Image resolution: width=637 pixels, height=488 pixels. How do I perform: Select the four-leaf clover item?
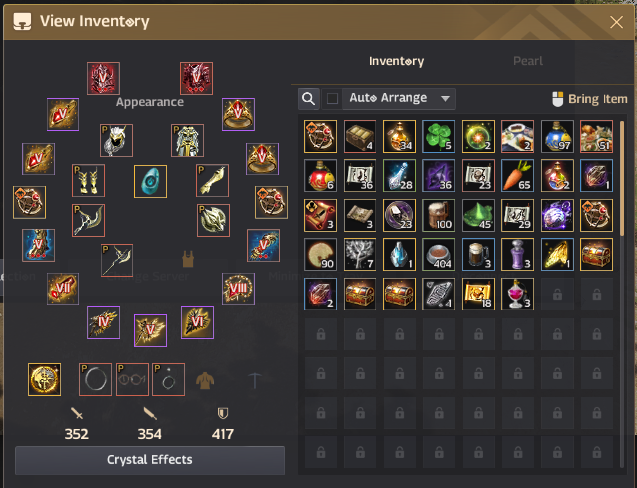(x=438, y=136)
